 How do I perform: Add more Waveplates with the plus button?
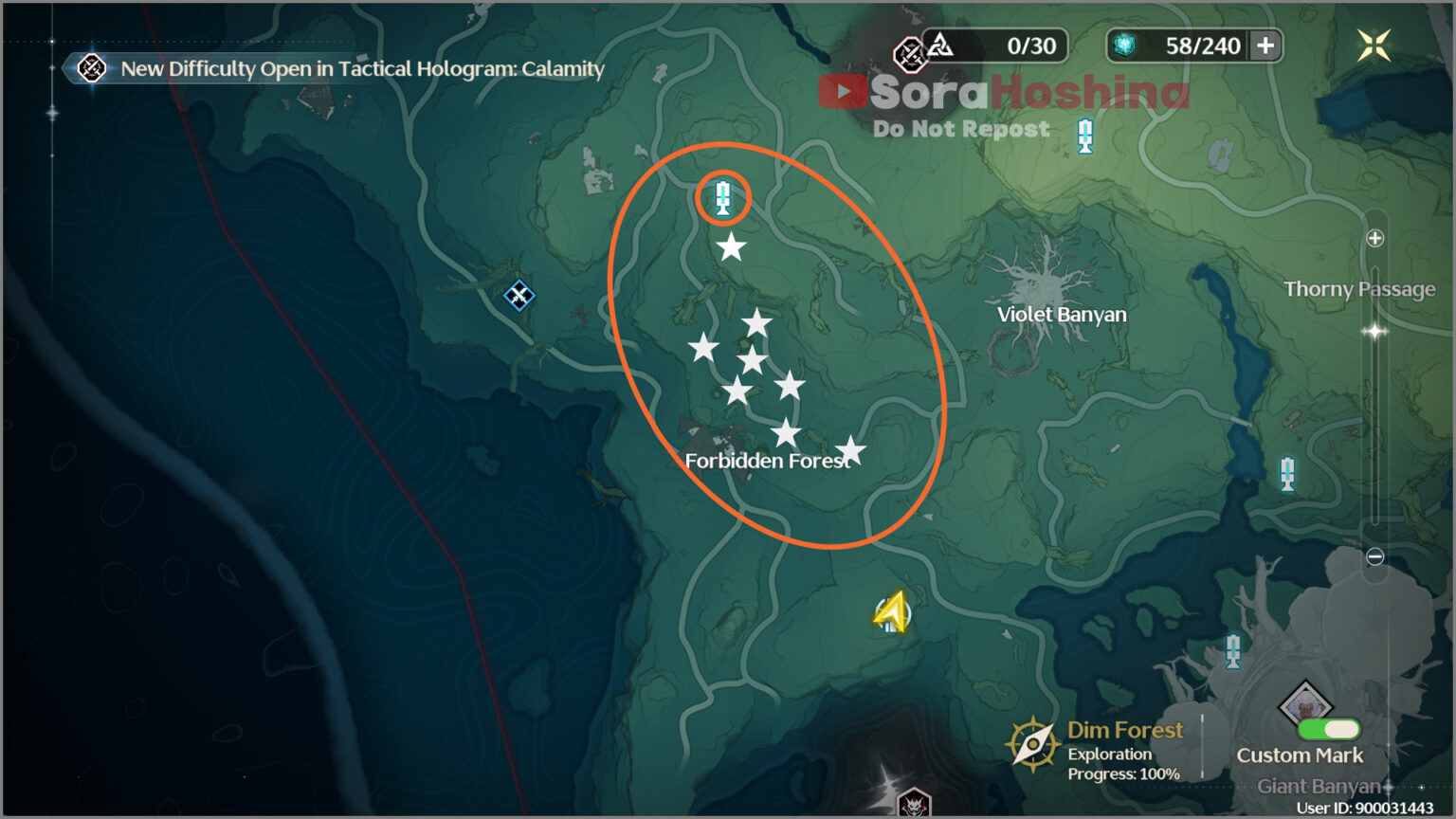[x=1265, y=45]
